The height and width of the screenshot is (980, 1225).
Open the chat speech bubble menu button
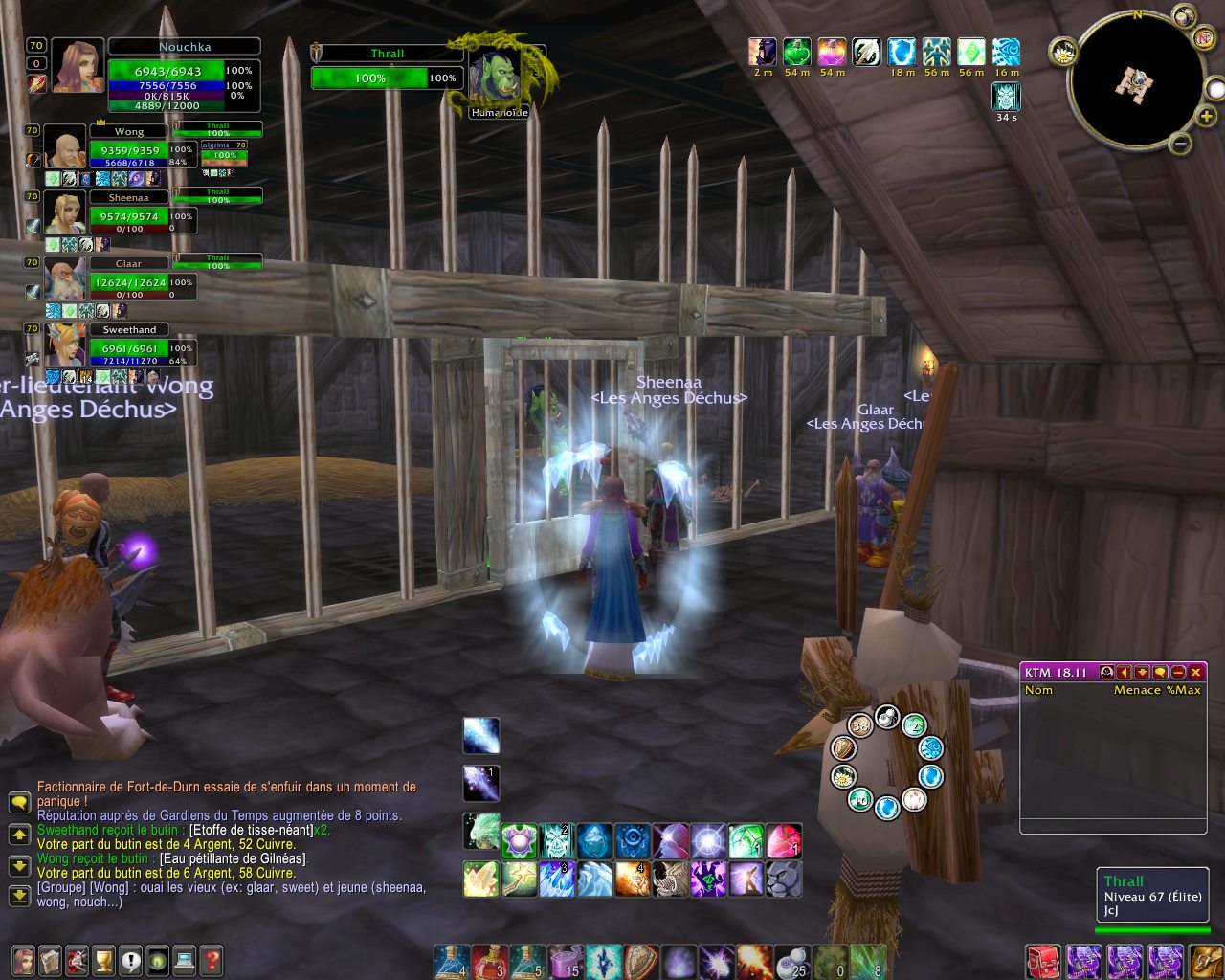point(19,802)
